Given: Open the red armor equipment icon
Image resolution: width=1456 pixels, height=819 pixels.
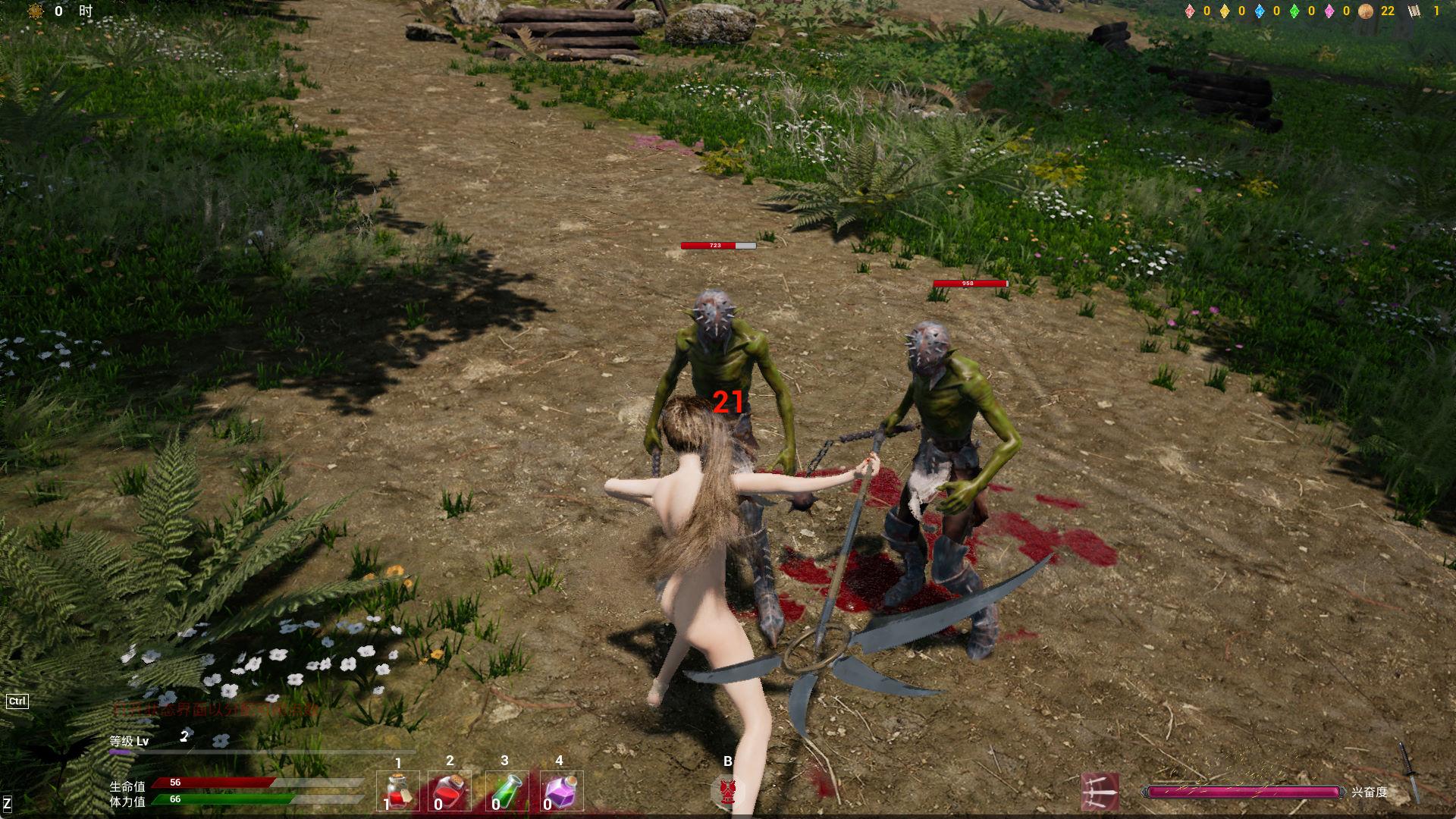Looking at the screenshot, I should [x=728, y=792].
